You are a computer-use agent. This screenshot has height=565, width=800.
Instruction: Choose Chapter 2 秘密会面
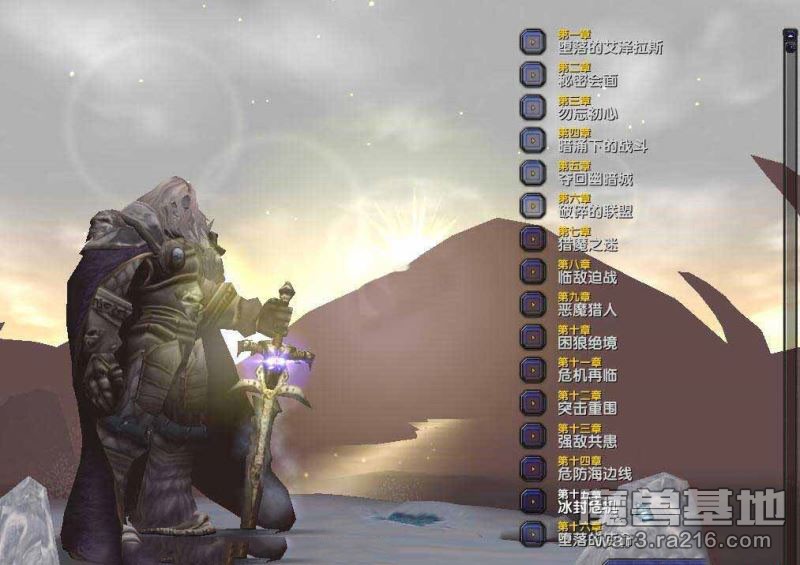534,74
